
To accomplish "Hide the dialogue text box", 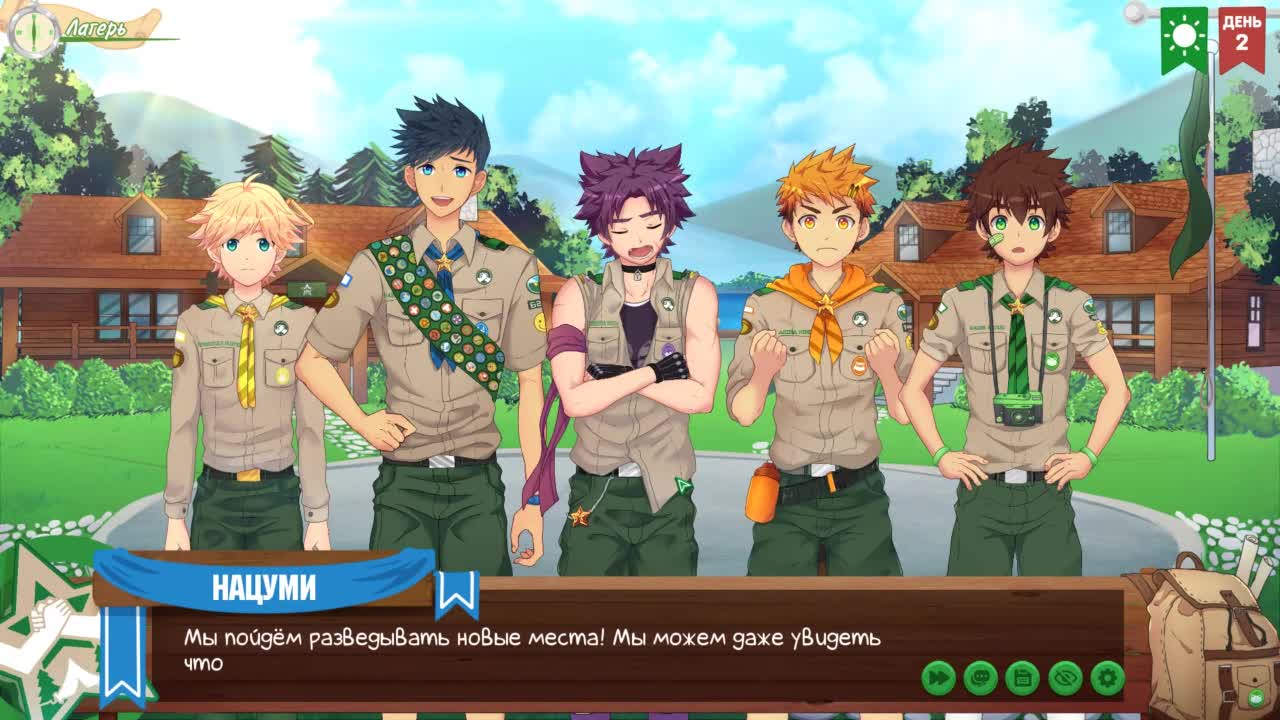I will (x=1065, y=678).
